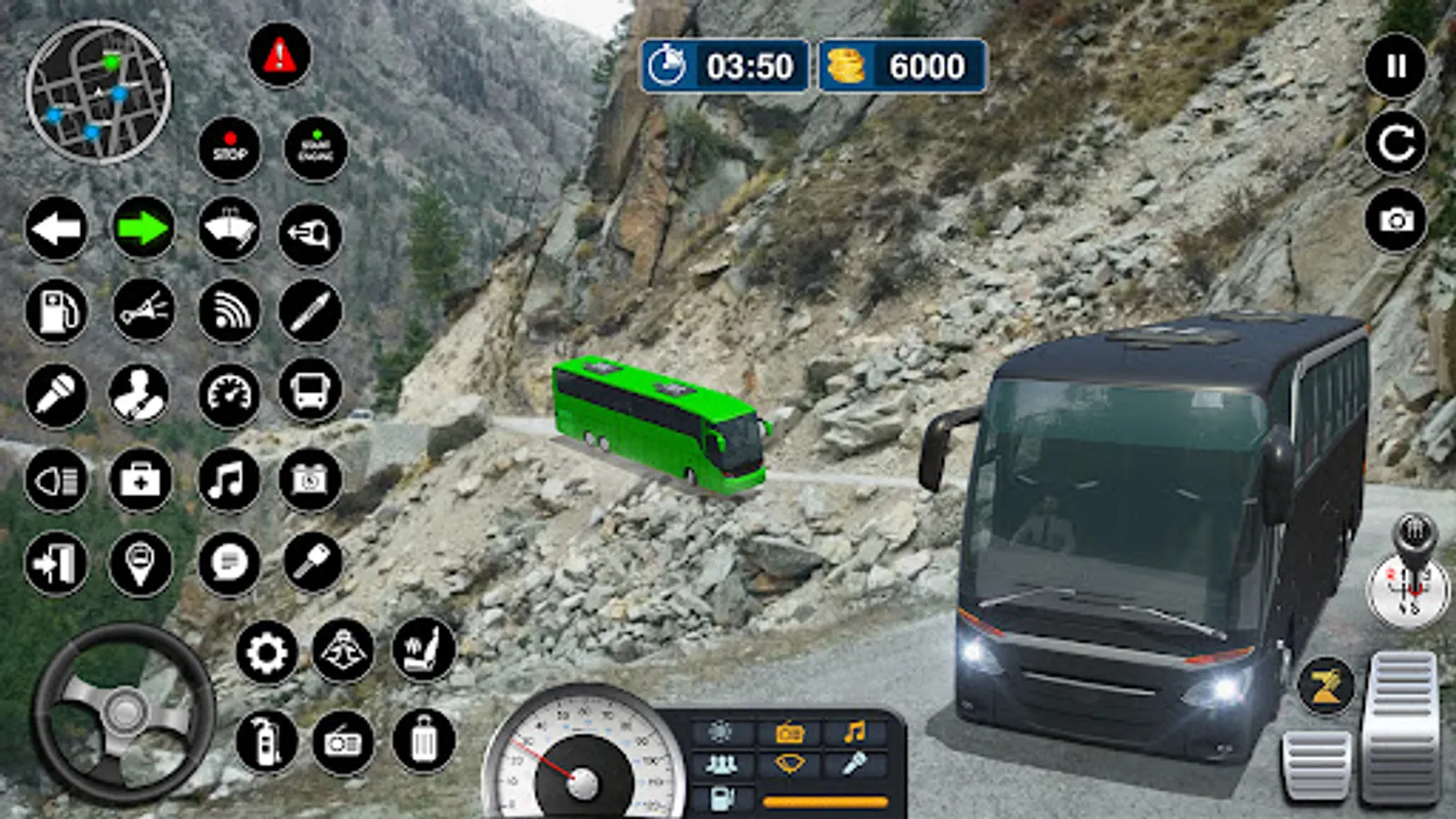1456x819 pixels.
Task: Toggle the windshield wipers icon
Action: [228, 228]
